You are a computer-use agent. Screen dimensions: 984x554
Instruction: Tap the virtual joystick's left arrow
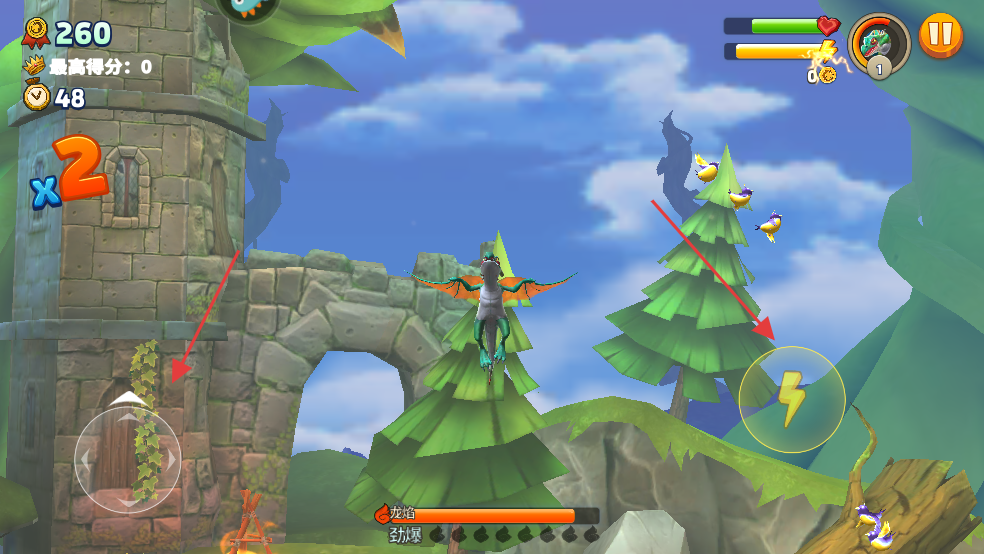pyautogui.click(x=86, y=460)
